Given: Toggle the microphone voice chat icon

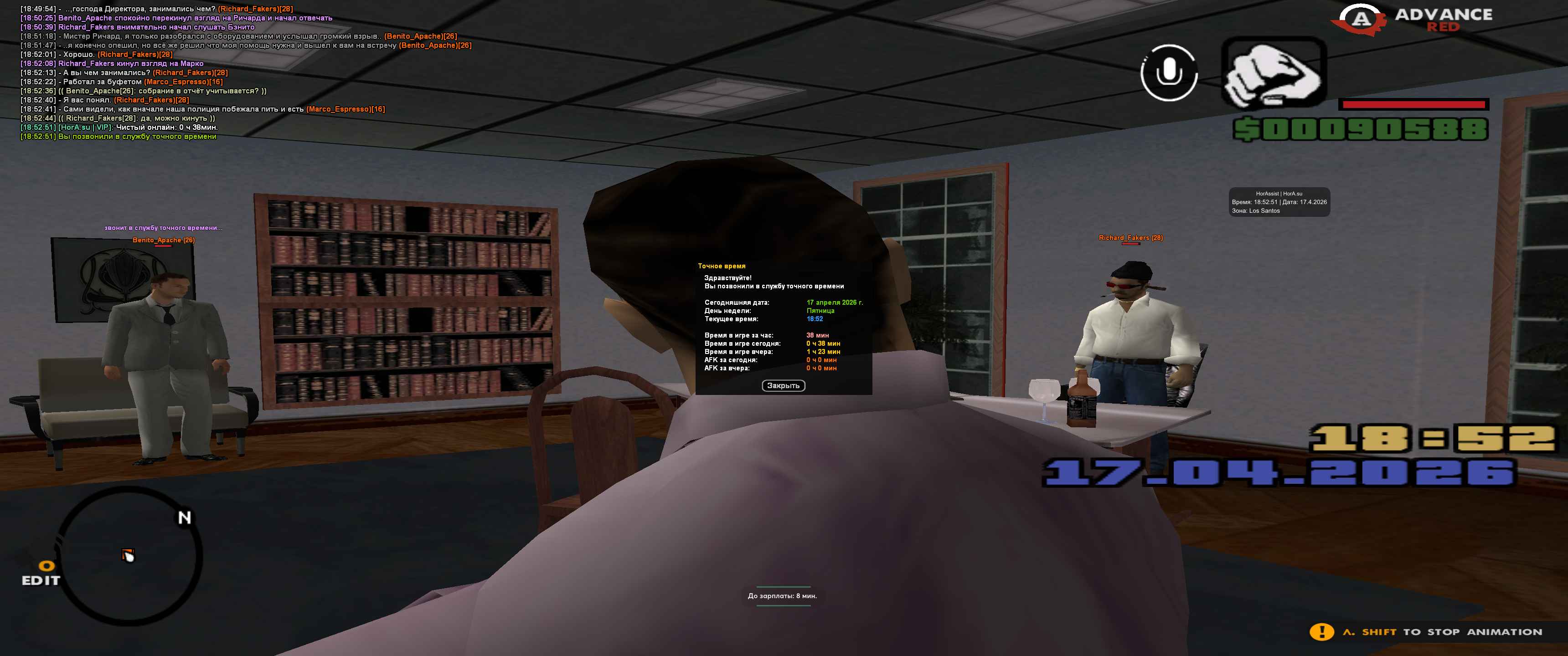Looking at the screenshot, I should pos(1168,73).
